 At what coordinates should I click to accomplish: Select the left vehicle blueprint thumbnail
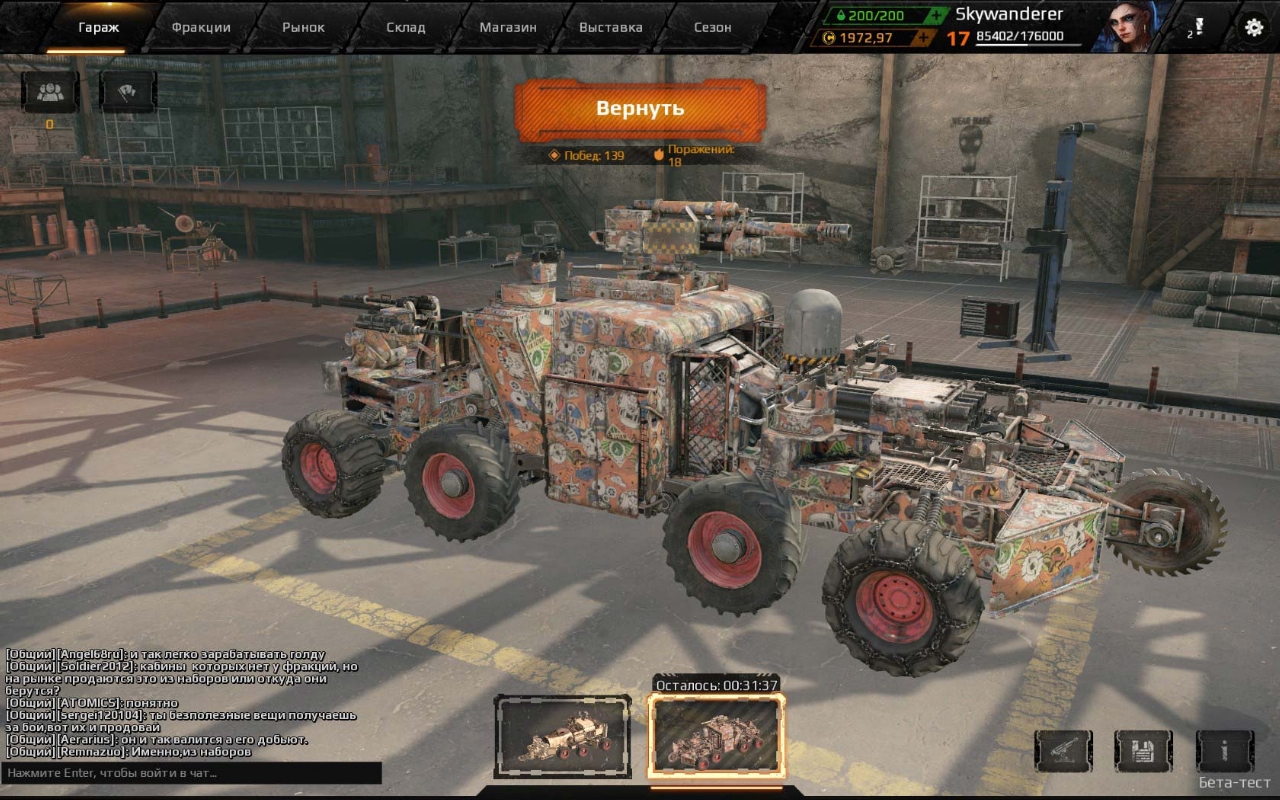click(x=563, y=737)
